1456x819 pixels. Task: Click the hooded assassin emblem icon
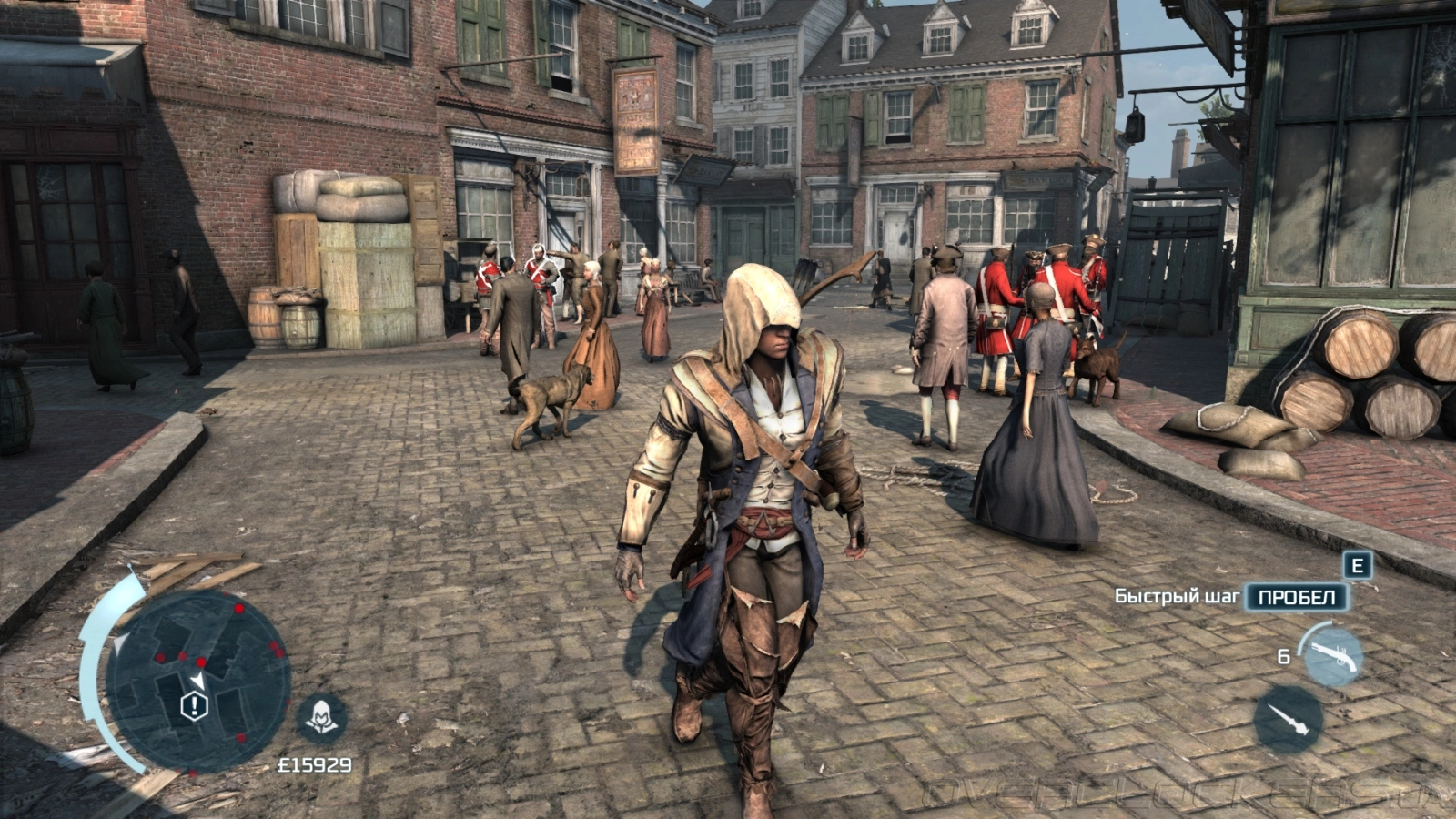tap(321, 718)
